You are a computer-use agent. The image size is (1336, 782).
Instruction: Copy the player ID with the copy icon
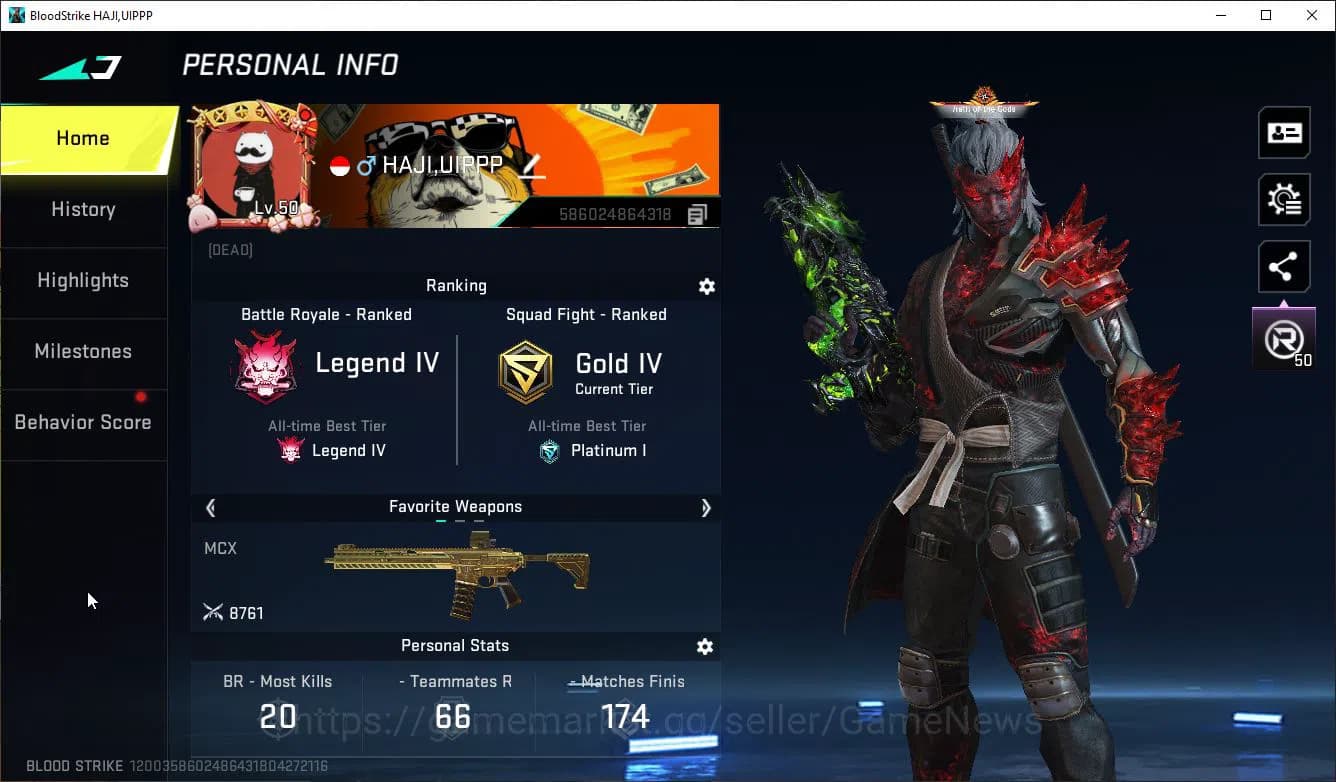tap(697, 213)
